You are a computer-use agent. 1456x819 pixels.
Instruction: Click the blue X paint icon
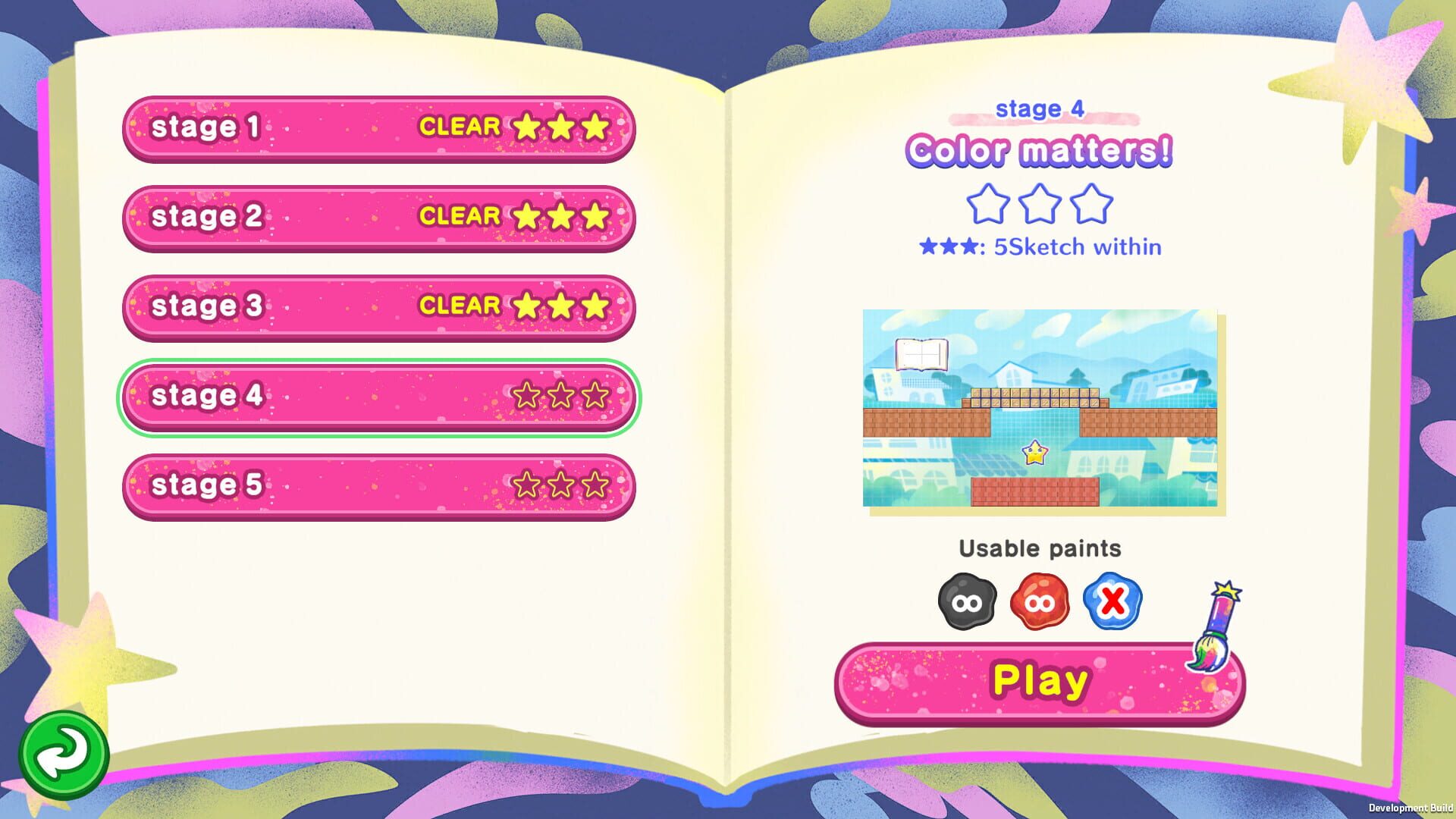coord(1112,601)
